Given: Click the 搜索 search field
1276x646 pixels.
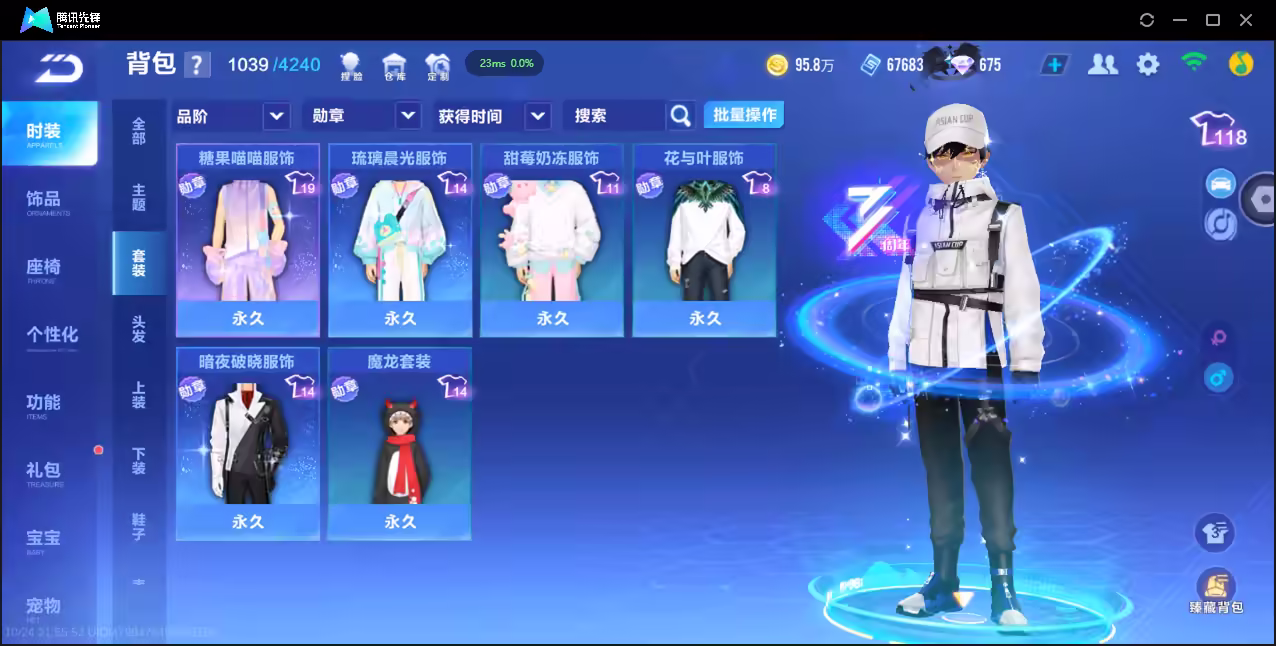Looking at the screenshot, I should (x=613, y=116).
